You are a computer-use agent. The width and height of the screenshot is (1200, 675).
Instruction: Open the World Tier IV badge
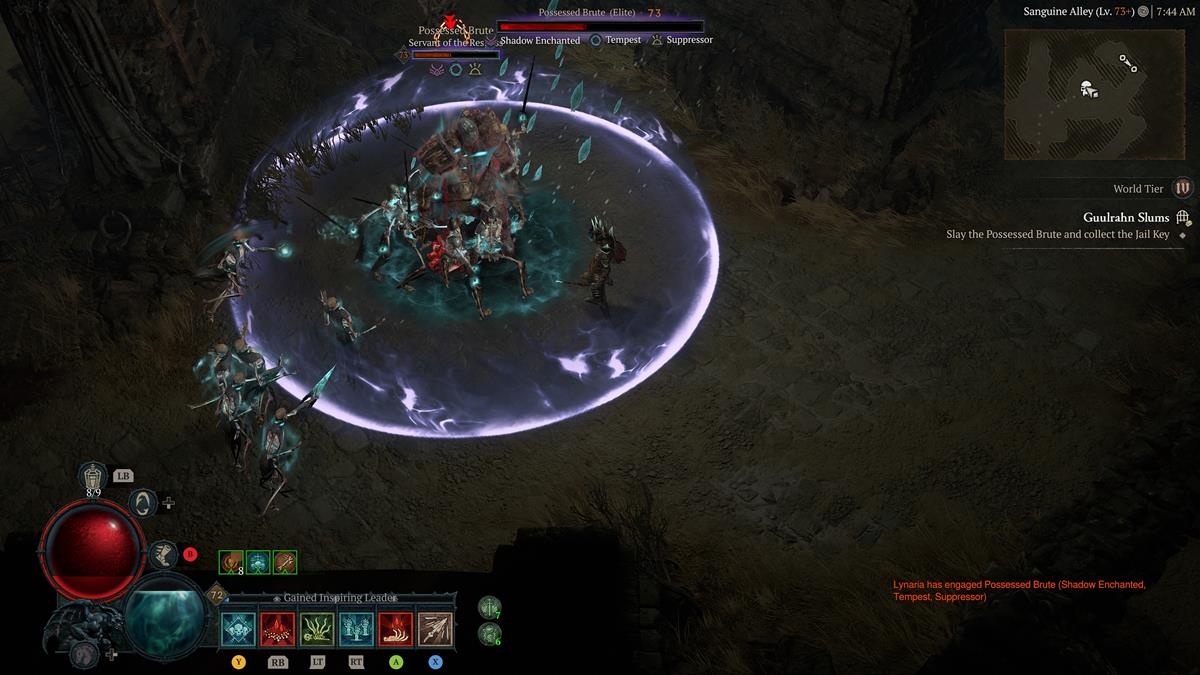click(1183, 188)
